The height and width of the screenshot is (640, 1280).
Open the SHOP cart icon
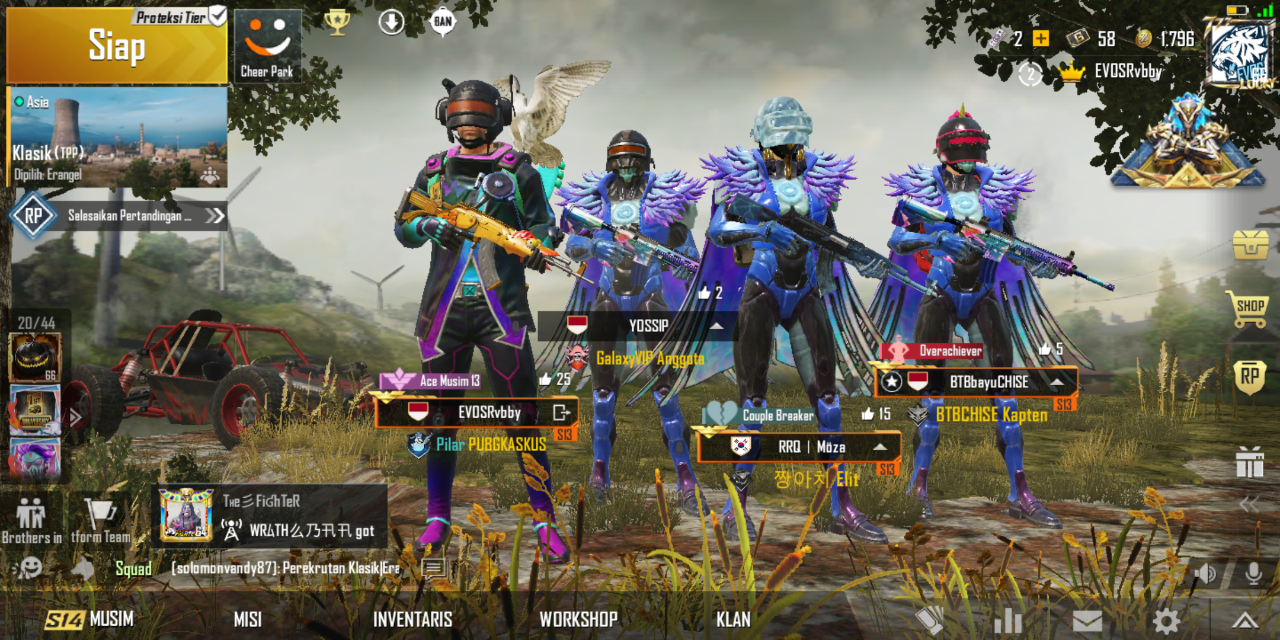click(1250, 308)
